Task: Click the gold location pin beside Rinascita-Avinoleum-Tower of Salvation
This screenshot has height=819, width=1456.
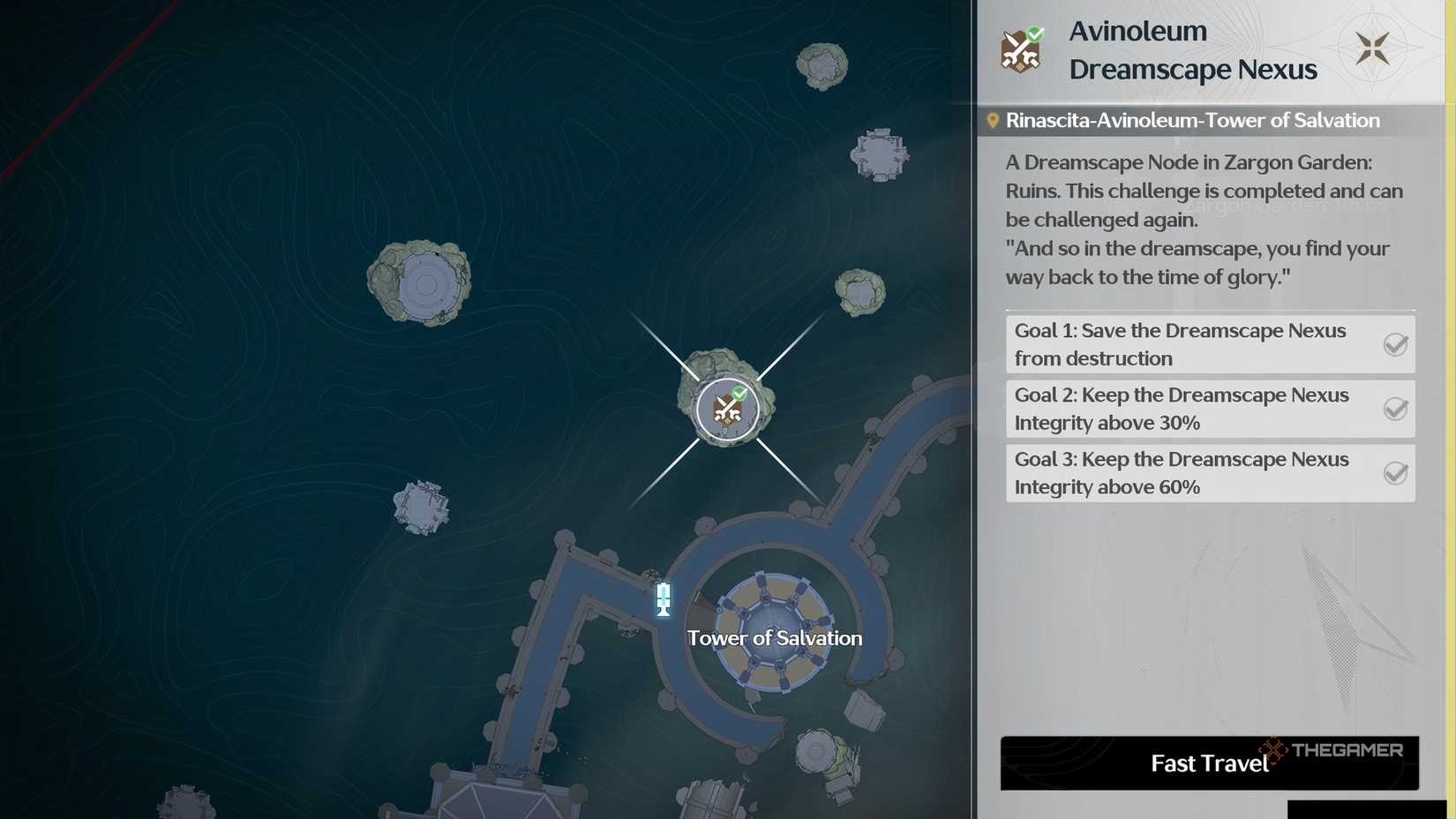Action: pyautogui.click(x=993, y=120)
